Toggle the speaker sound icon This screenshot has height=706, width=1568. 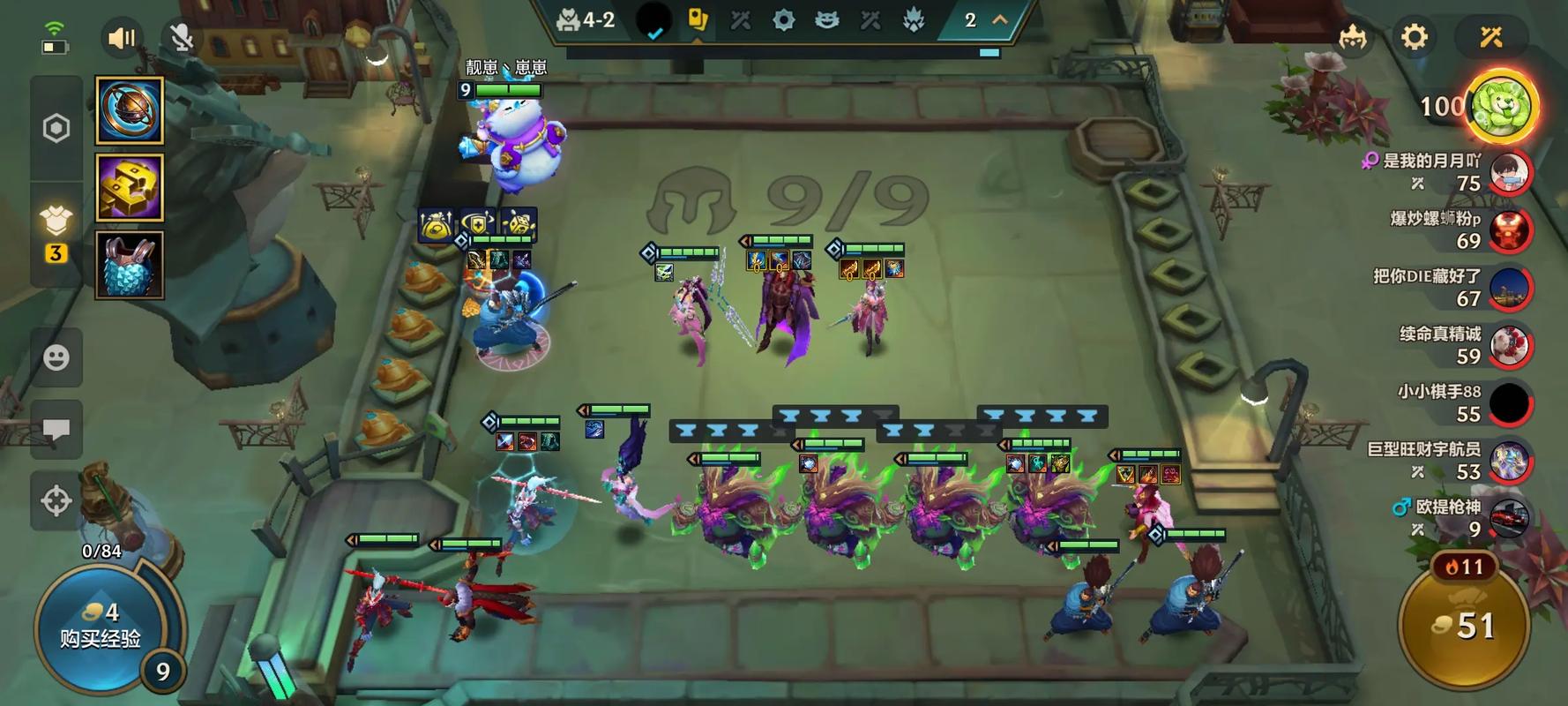click(122, 38)
